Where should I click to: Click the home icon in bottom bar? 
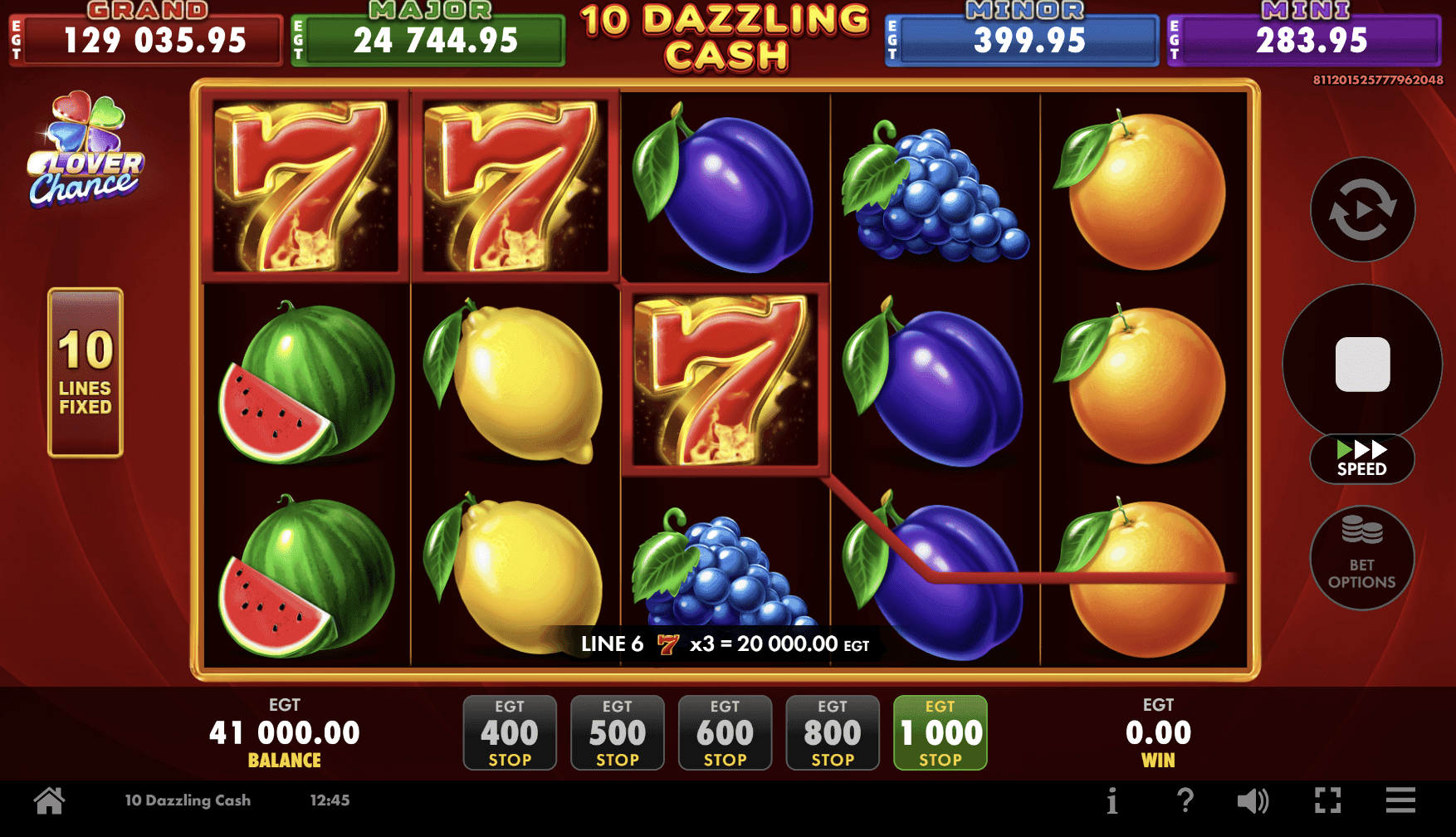tap(49, 800)
